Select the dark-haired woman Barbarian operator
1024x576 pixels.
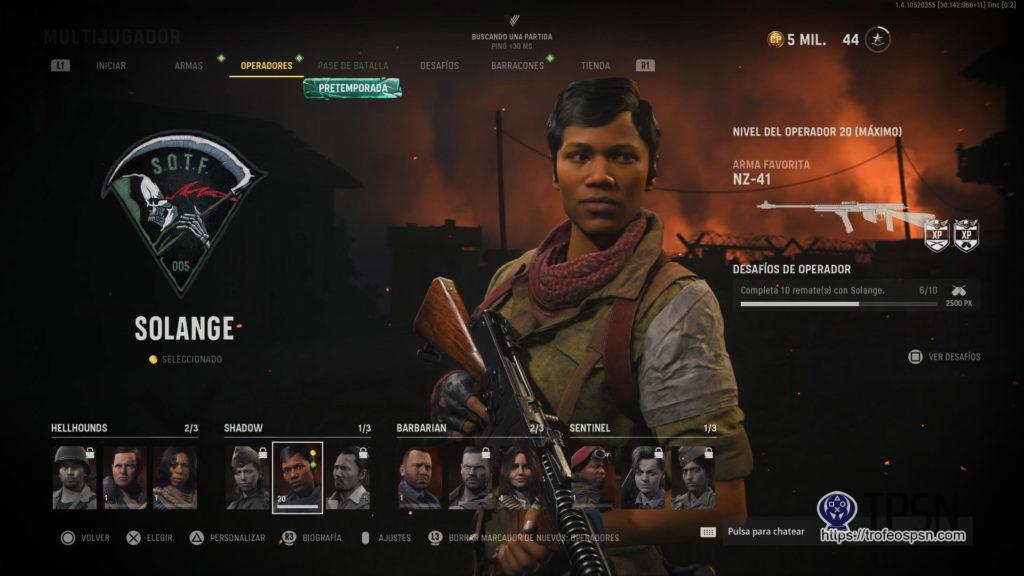[x=519, y=478]
